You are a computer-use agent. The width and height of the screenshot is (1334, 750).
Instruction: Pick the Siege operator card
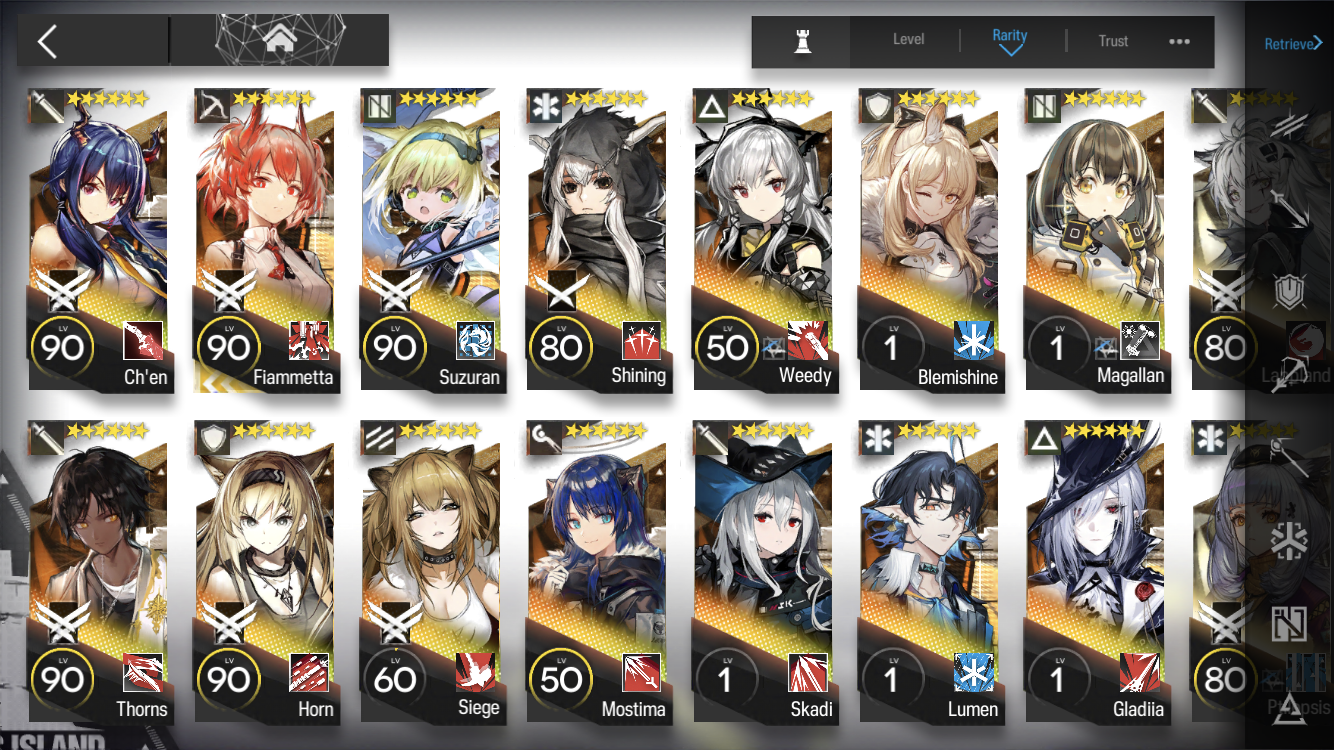tap(432, 572)
